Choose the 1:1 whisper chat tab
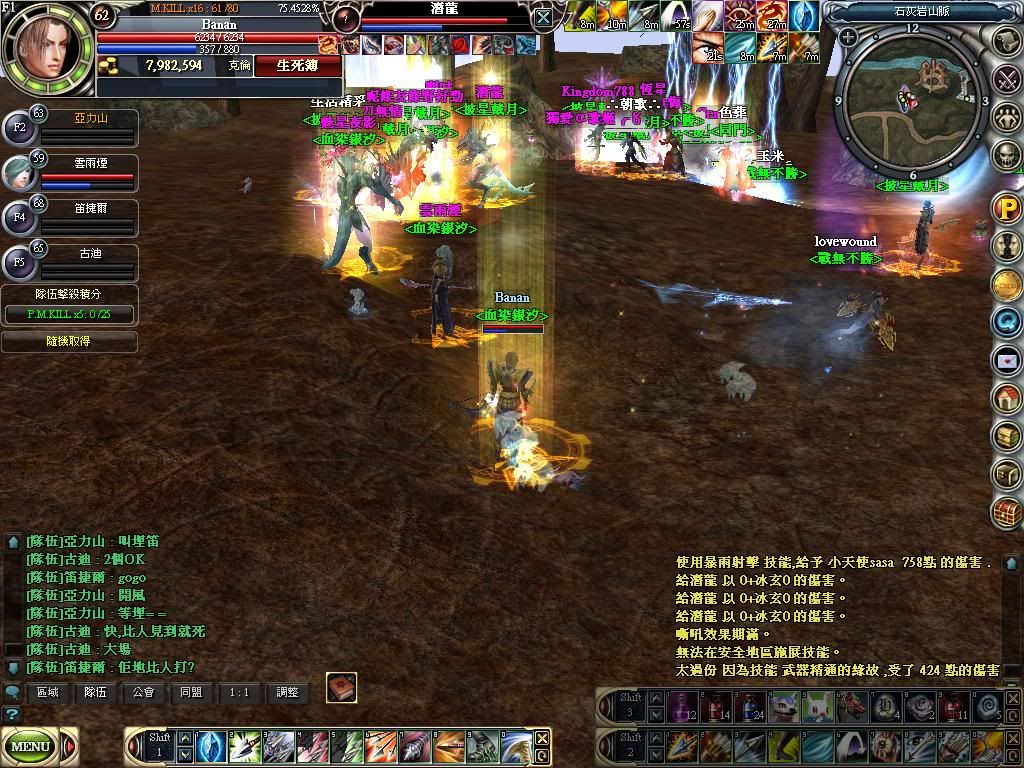 tap(239, 691)
